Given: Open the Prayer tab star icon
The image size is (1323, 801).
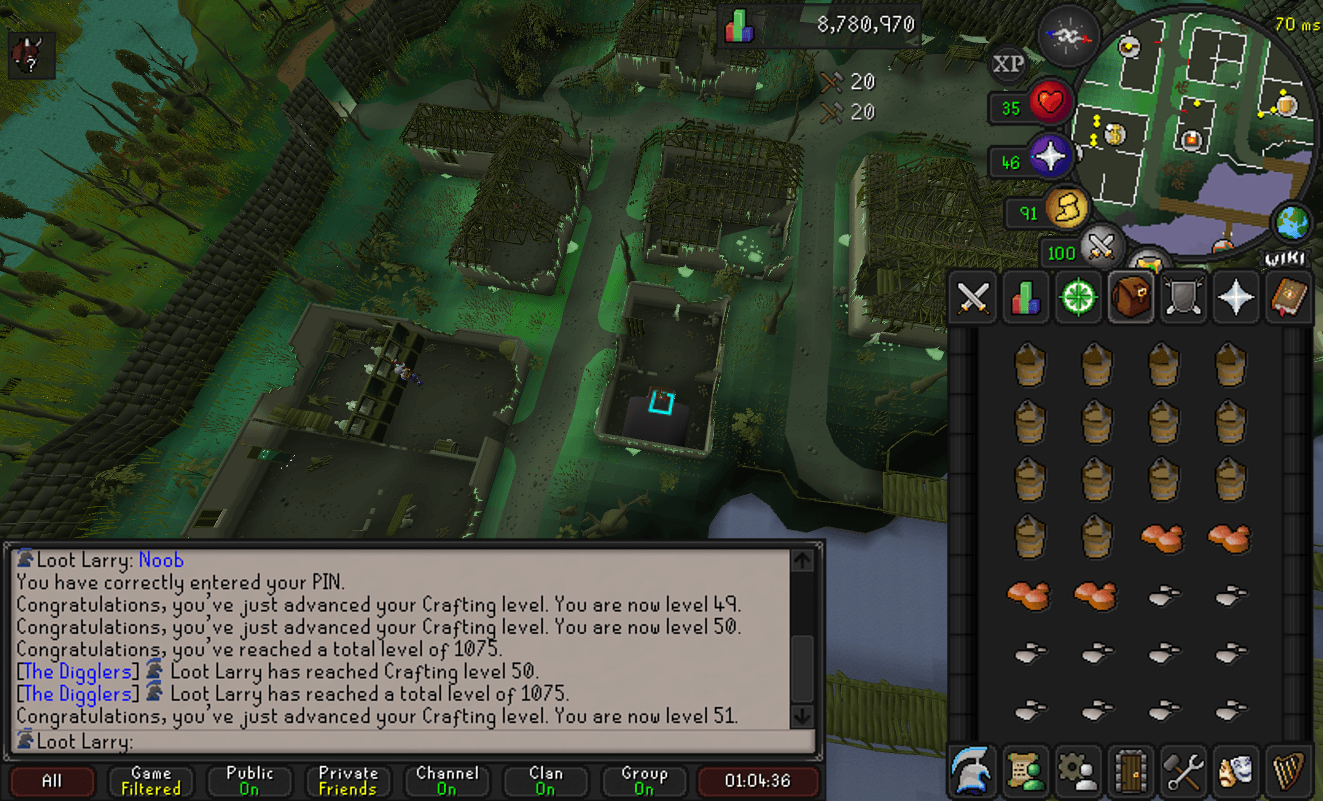Looking at the screenshot, I should pyautogui.click(x=1235, y=296).
